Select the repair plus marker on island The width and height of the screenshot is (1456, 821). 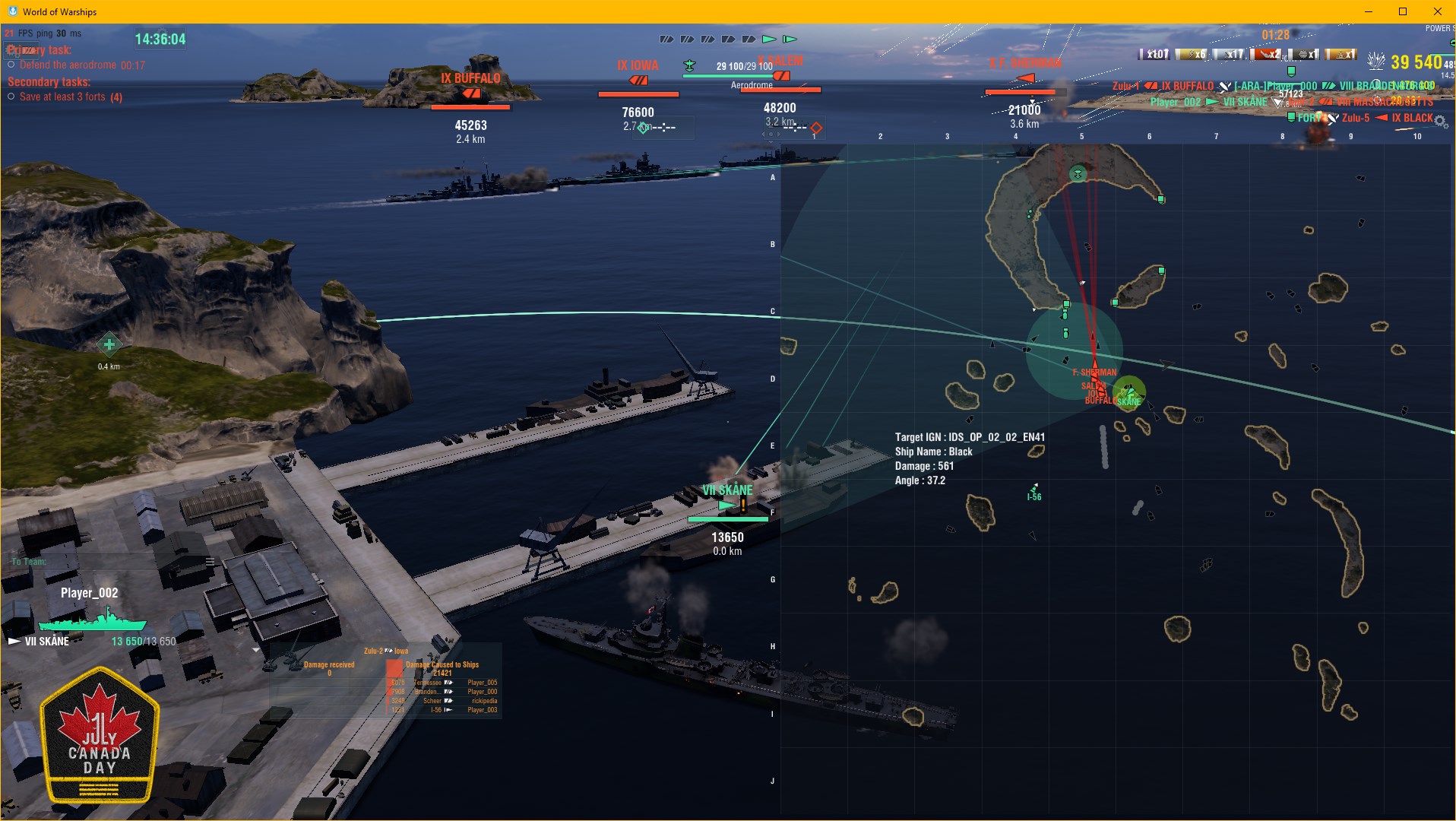109,345
